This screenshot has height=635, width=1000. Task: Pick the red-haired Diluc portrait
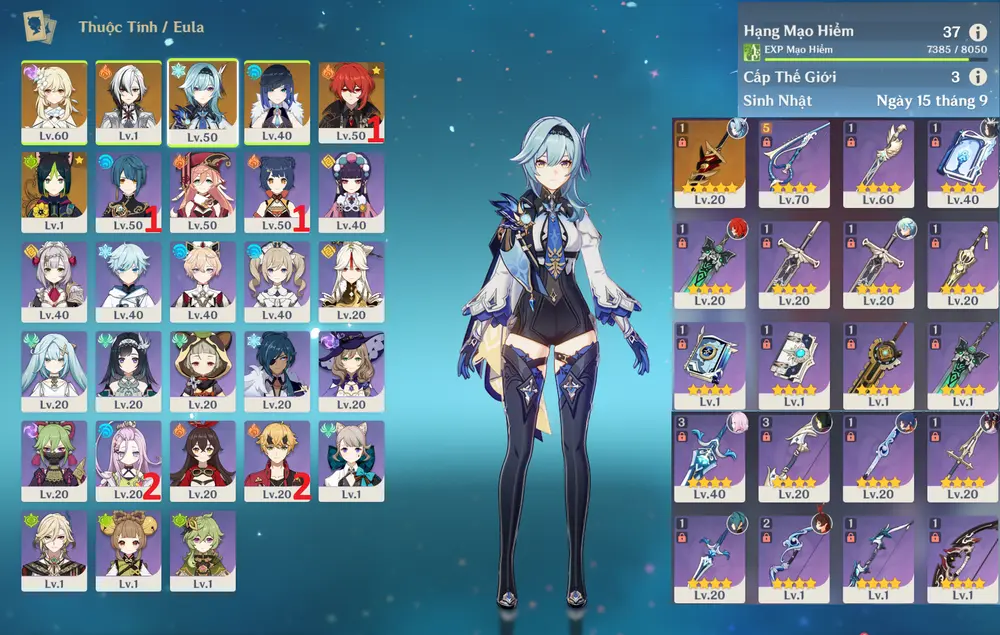pyautogui.click(x=351, y=100)
